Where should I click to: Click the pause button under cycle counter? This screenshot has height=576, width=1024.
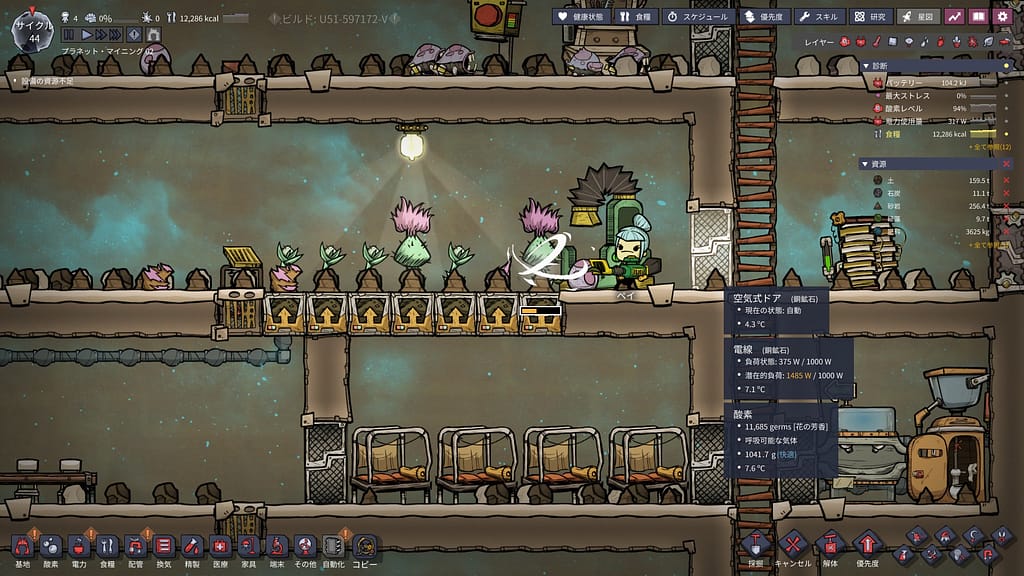tap(69, 35)
